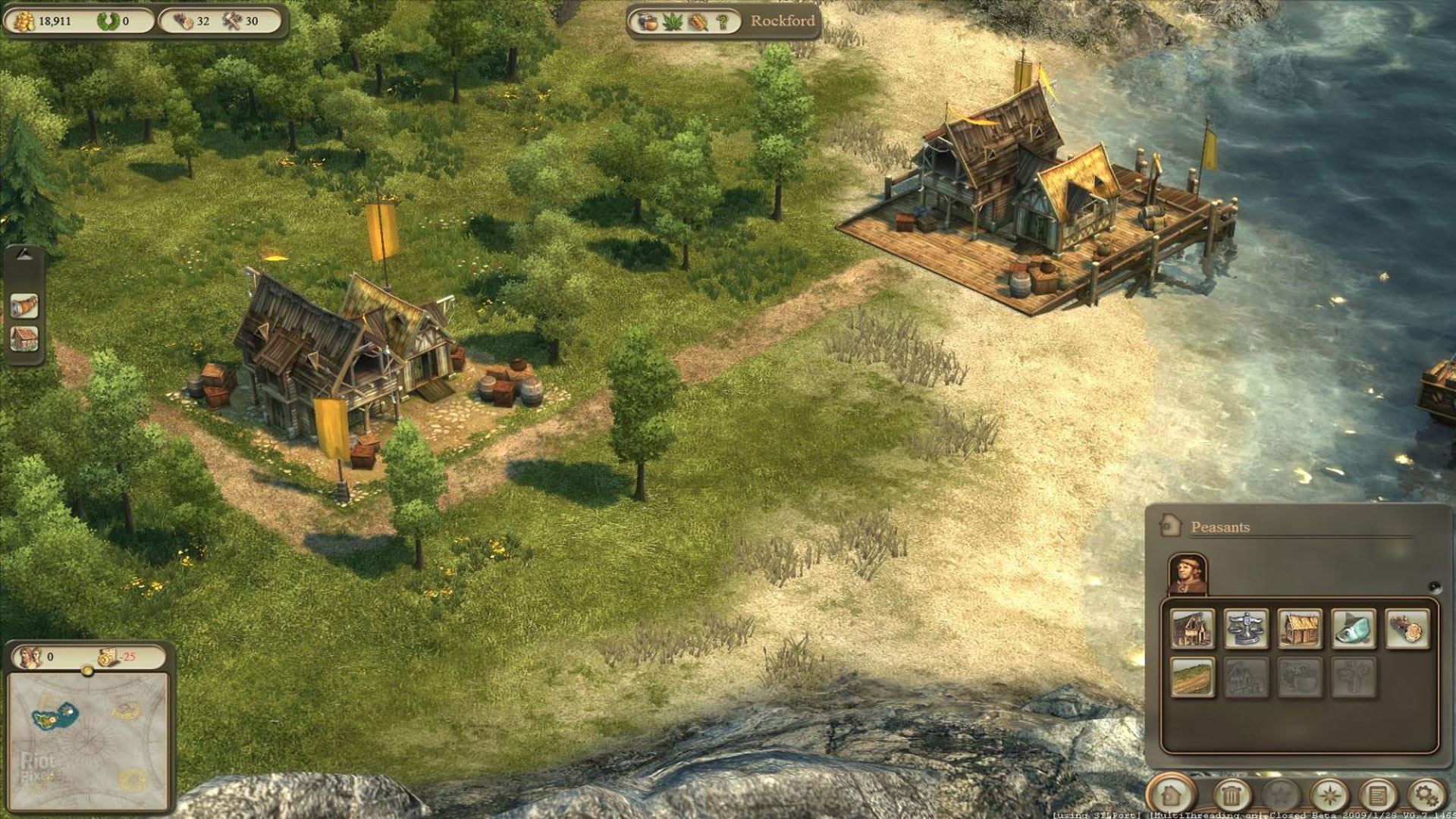Select the dirt road building icon

pyautogui.click(x=1192, y=677)
